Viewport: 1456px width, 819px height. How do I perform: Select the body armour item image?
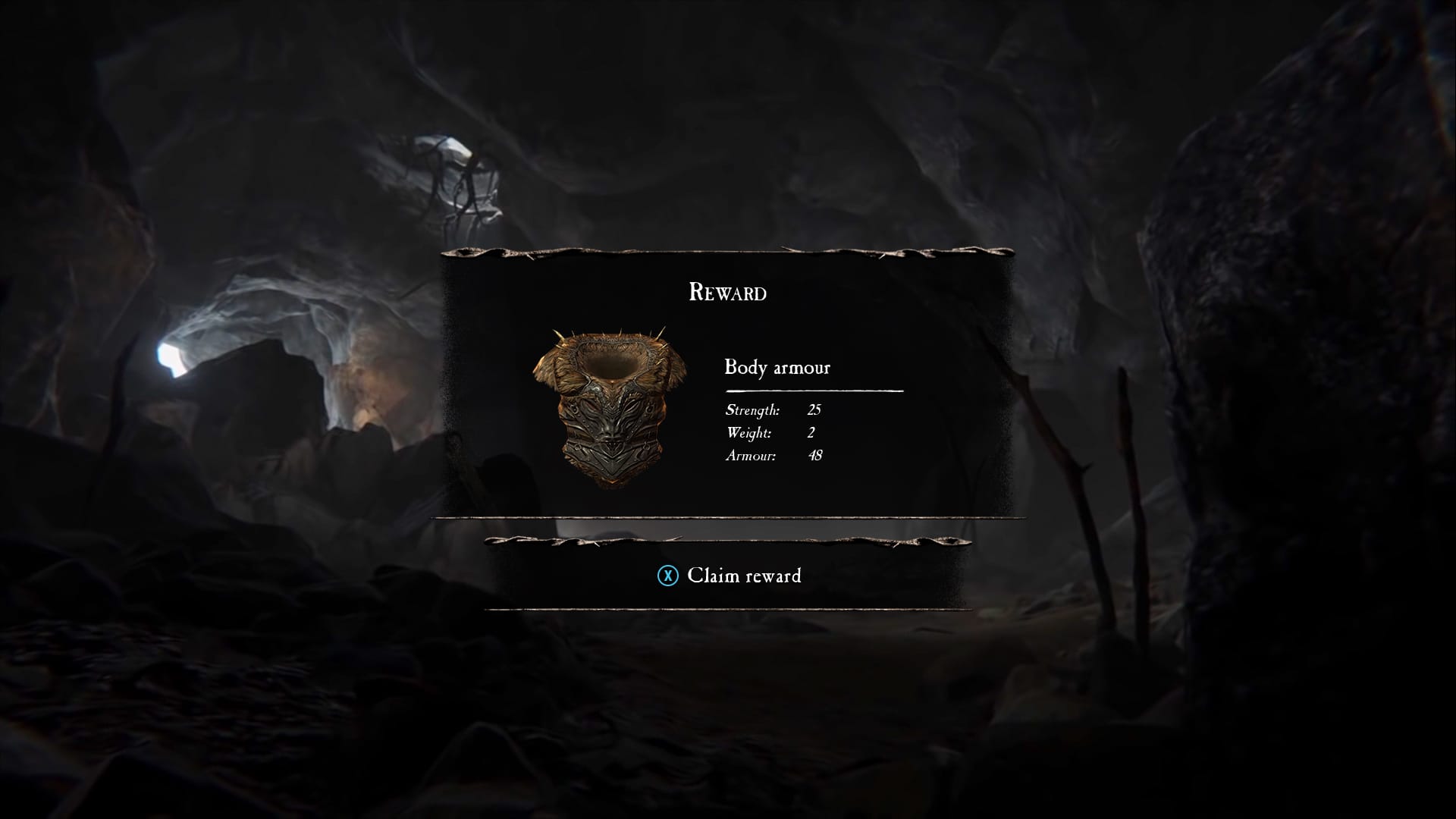[610, 408]
